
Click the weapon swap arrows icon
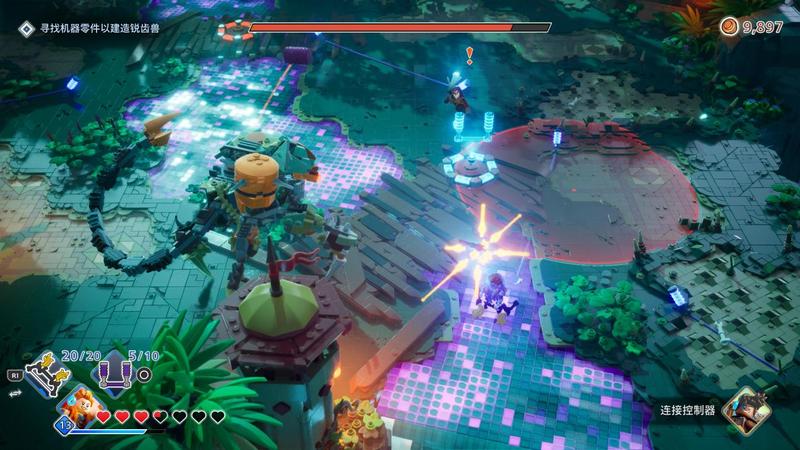coord(15,394)
